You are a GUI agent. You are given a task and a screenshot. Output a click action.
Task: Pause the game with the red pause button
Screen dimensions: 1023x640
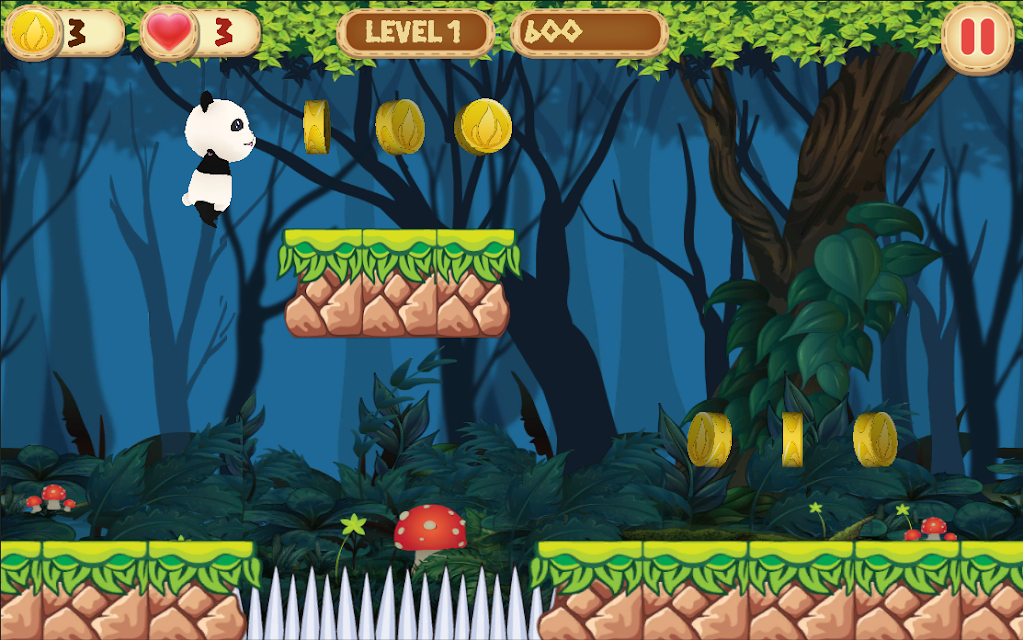click(x=977, y=37)
